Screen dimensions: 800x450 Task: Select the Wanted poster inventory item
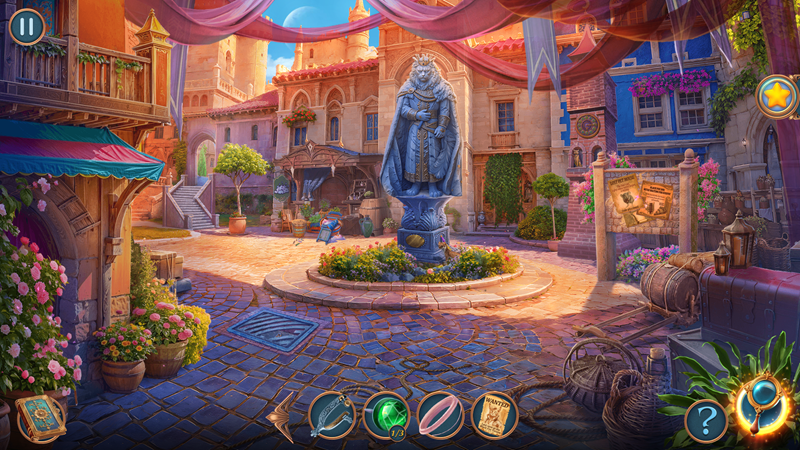(494, 415)
